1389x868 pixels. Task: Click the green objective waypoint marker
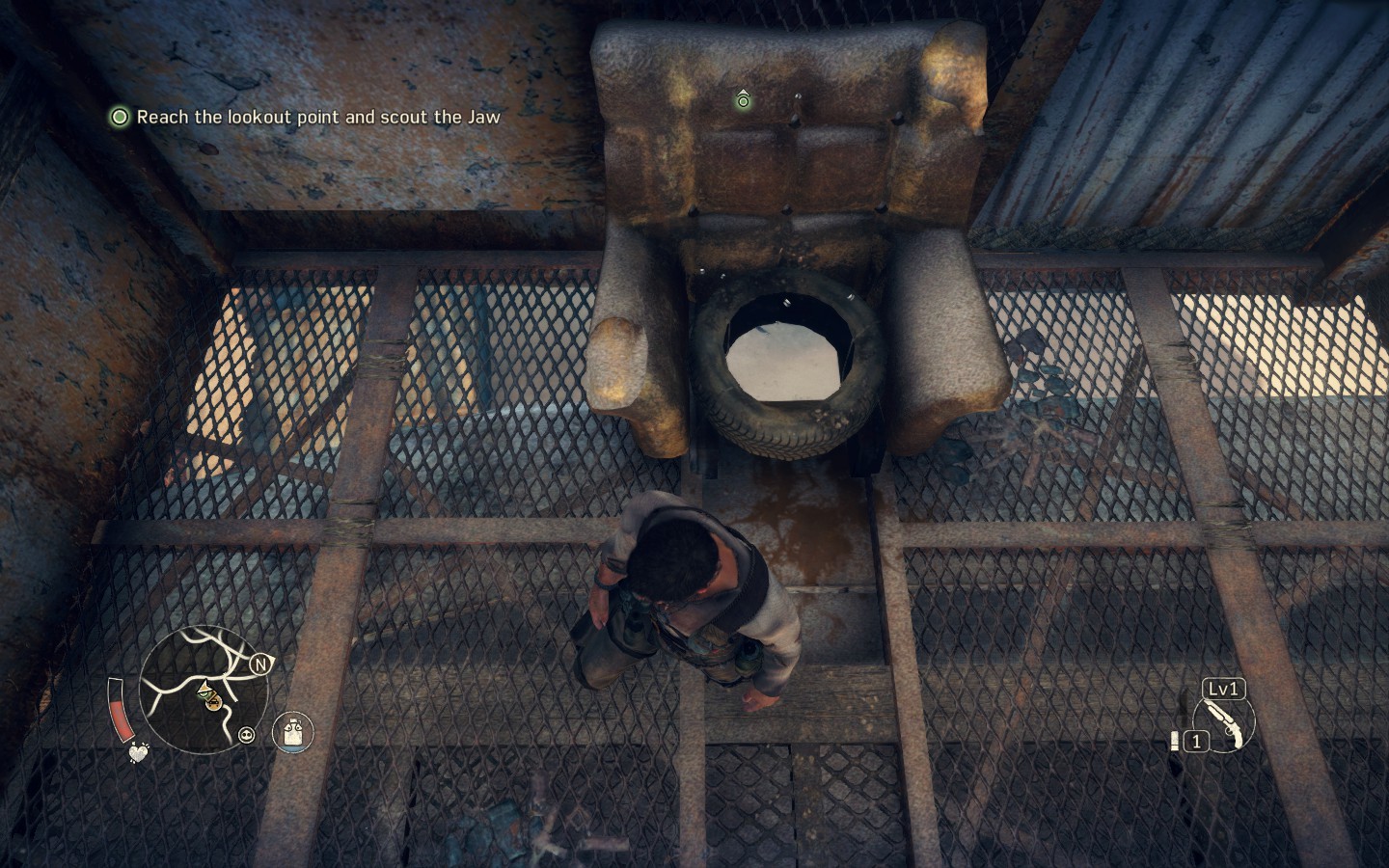(743, 99)
